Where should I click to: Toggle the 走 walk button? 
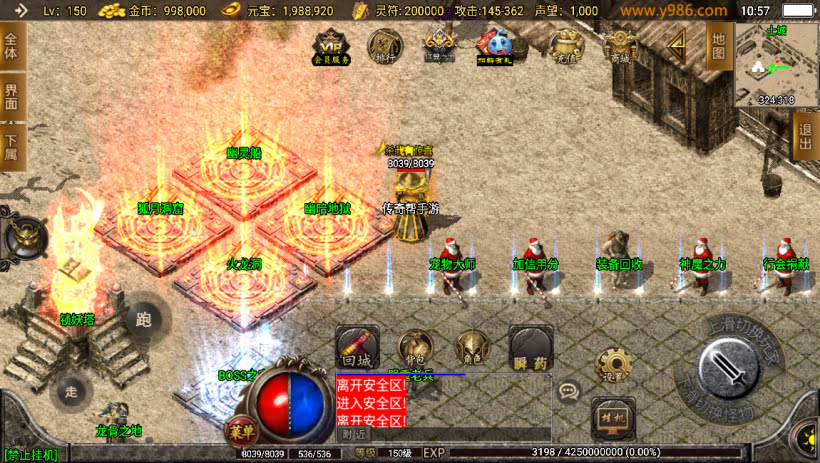(x=70, y=389)
